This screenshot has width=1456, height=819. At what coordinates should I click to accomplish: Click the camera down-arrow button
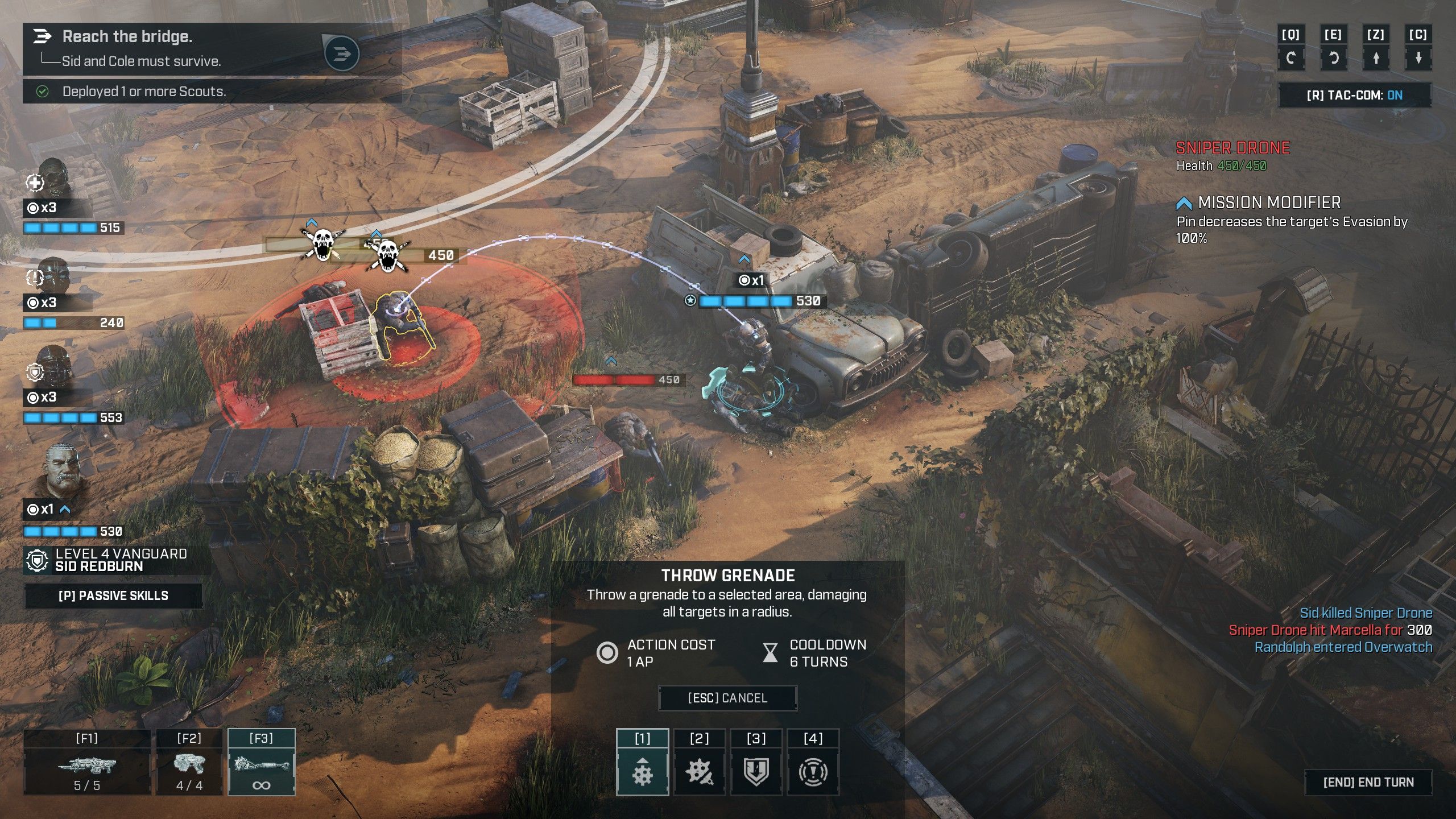tap(1418, 58)
